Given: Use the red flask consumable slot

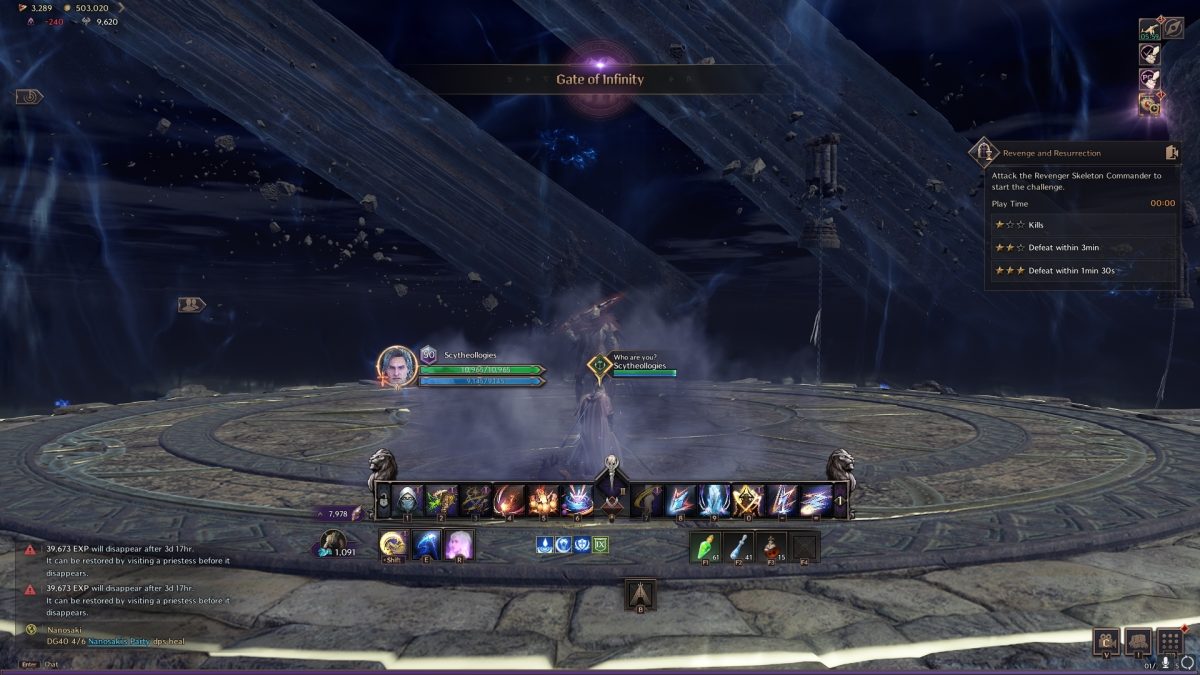Looking at the screenshot, I should (771, 546).
